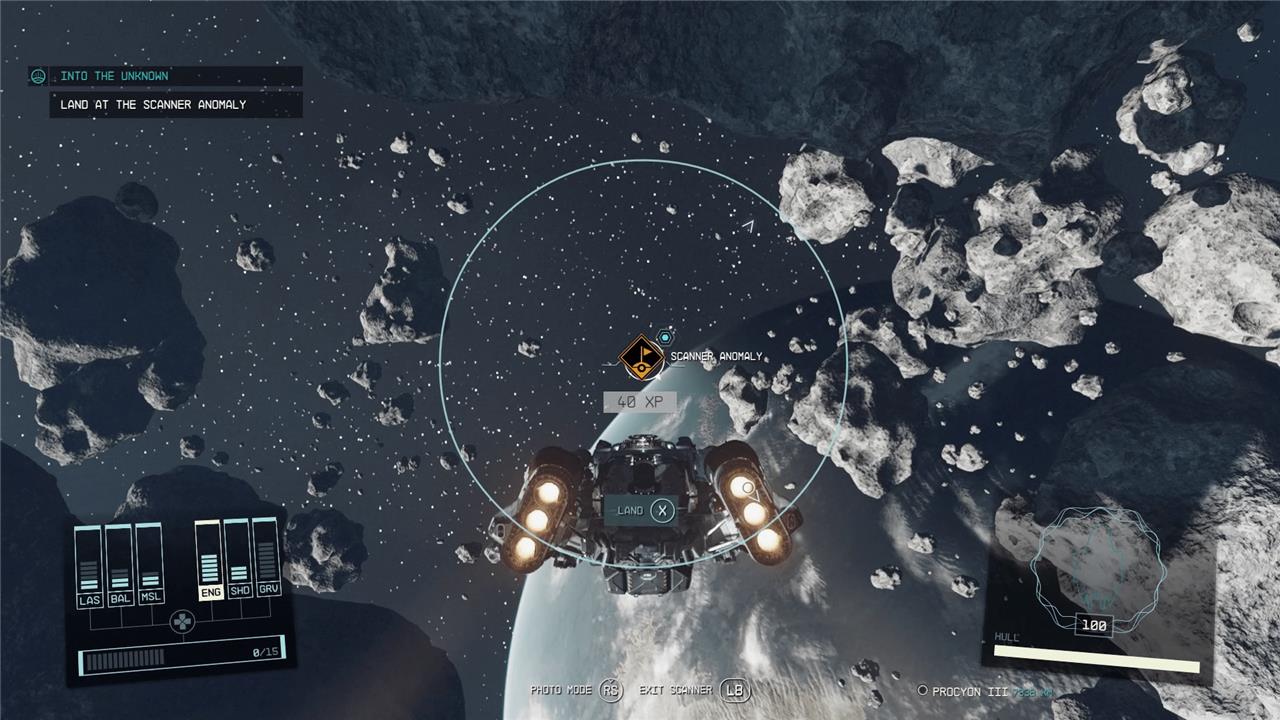Screen dimensions: 1280x720
Task: Select the Scanner Anomaly quest marker
Action: click(x=641, y=357)
